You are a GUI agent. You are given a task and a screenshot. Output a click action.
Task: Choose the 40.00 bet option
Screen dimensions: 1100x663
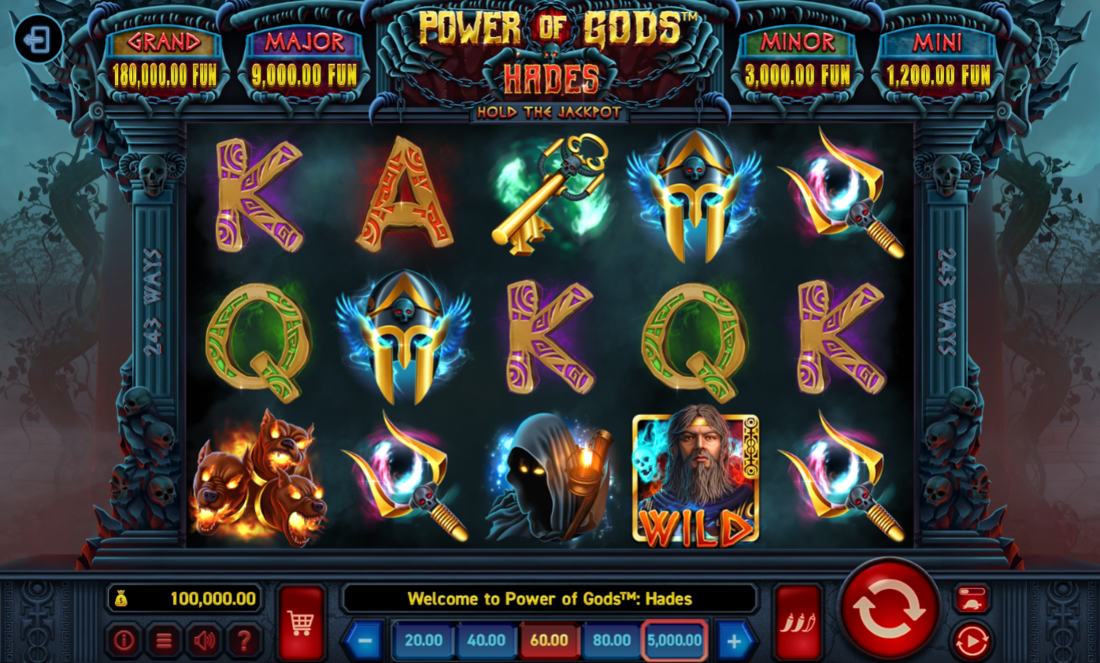pyautogui.click(x=486, y=640)
